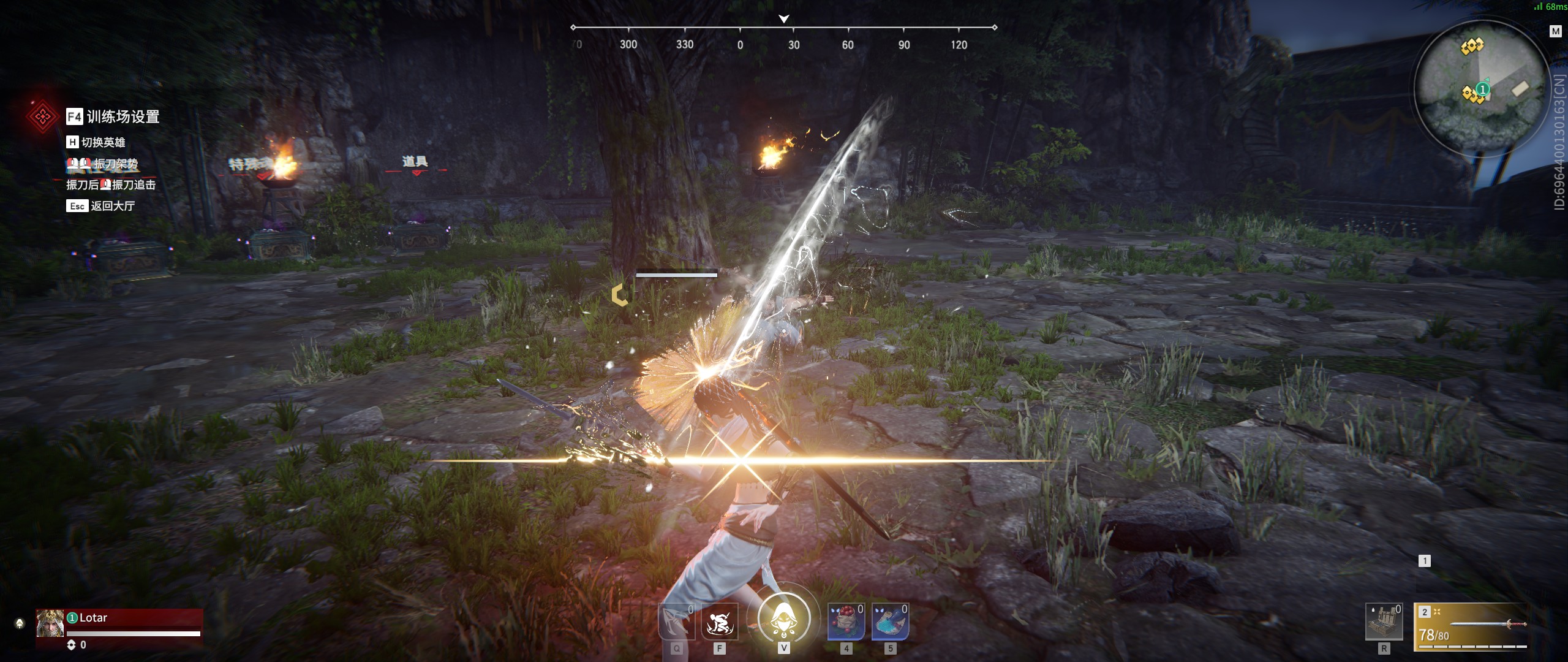Click the red diamond training emblem
Viewport: 1568px width, 662px height.
click(42, 116)
